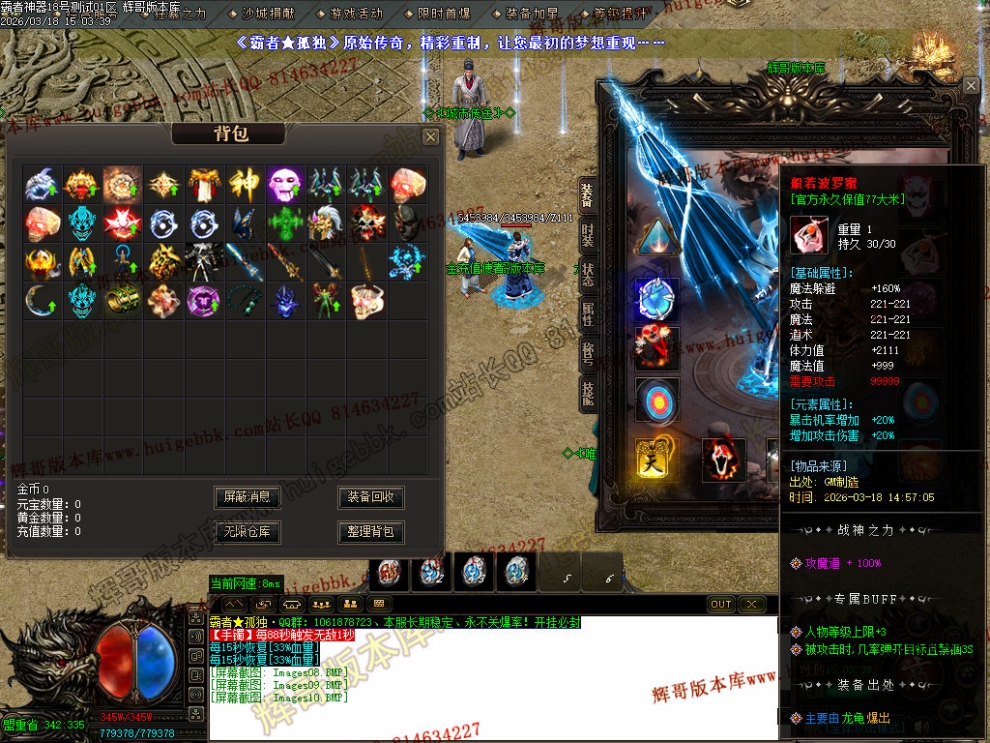The image size is (990, 743).
Task: Select the purple-glowing white mask item
Action: click(x=285, y=184)
